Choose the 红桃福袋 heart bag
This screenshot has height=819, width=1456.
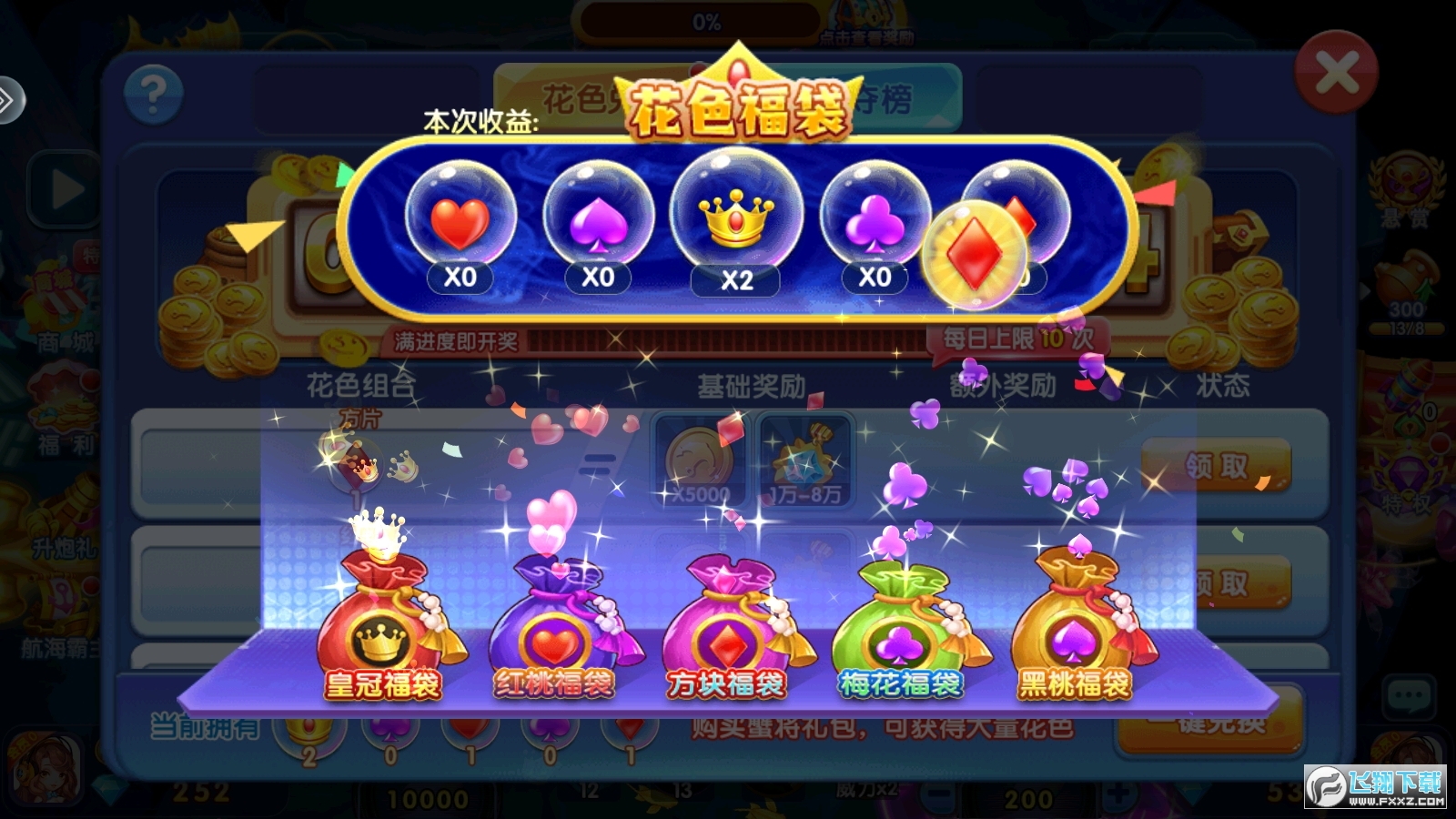coord(553,628)
